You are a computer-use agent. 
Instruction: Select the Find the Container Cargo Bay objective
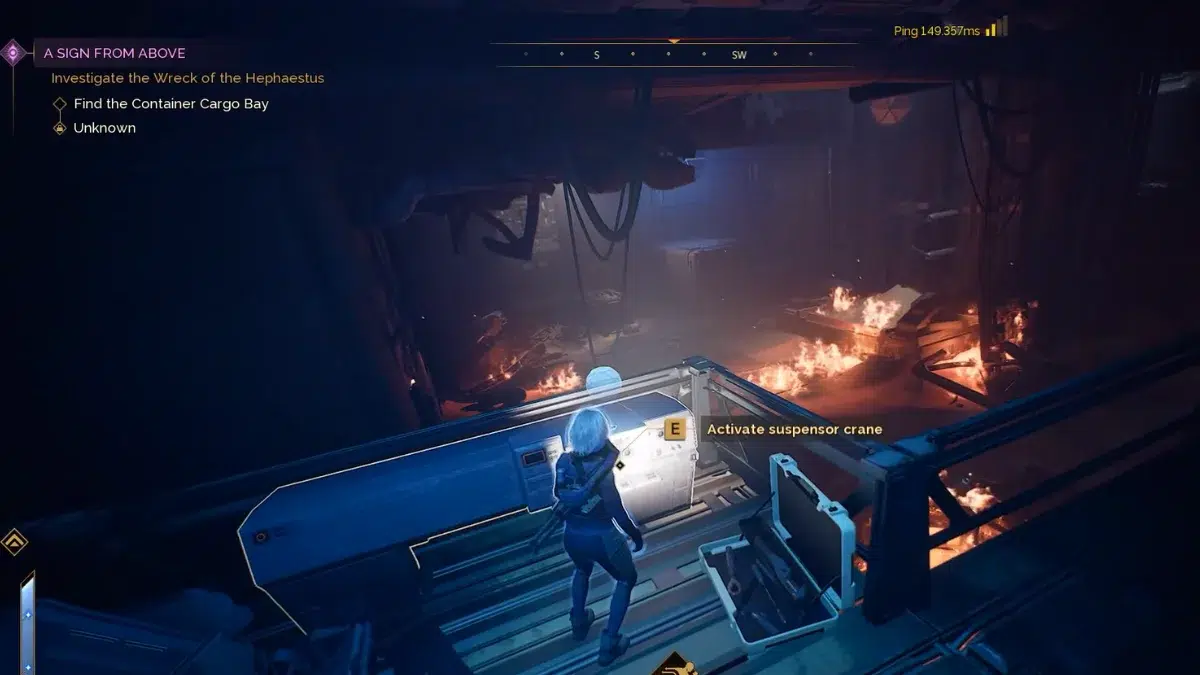171,103
